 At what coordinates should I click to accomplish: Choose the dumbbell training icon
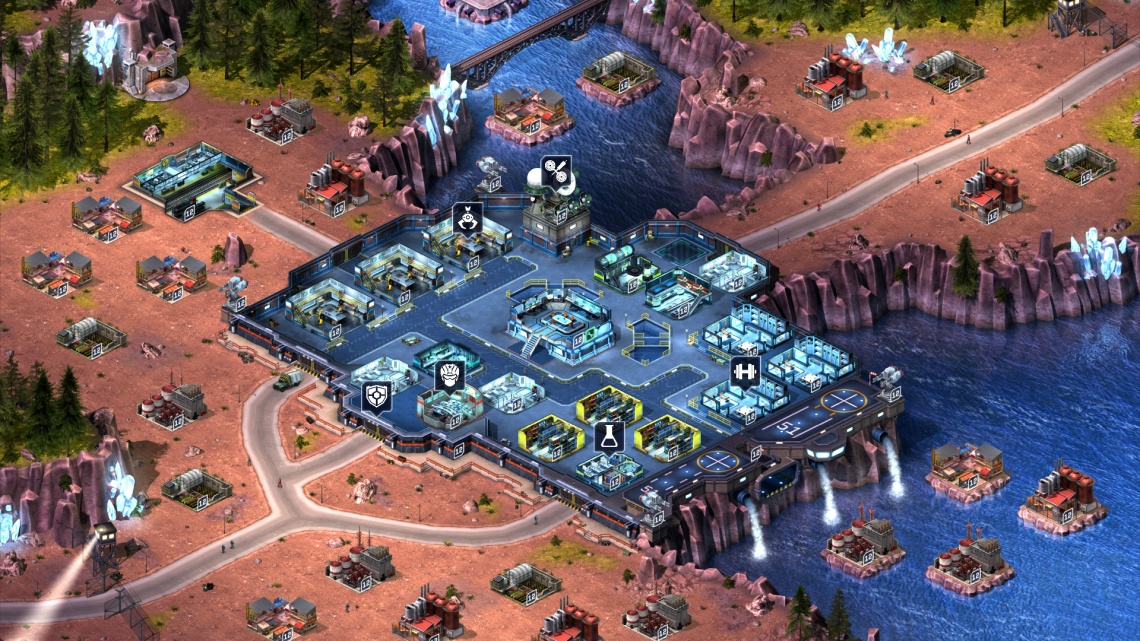(x=744, y=371)
